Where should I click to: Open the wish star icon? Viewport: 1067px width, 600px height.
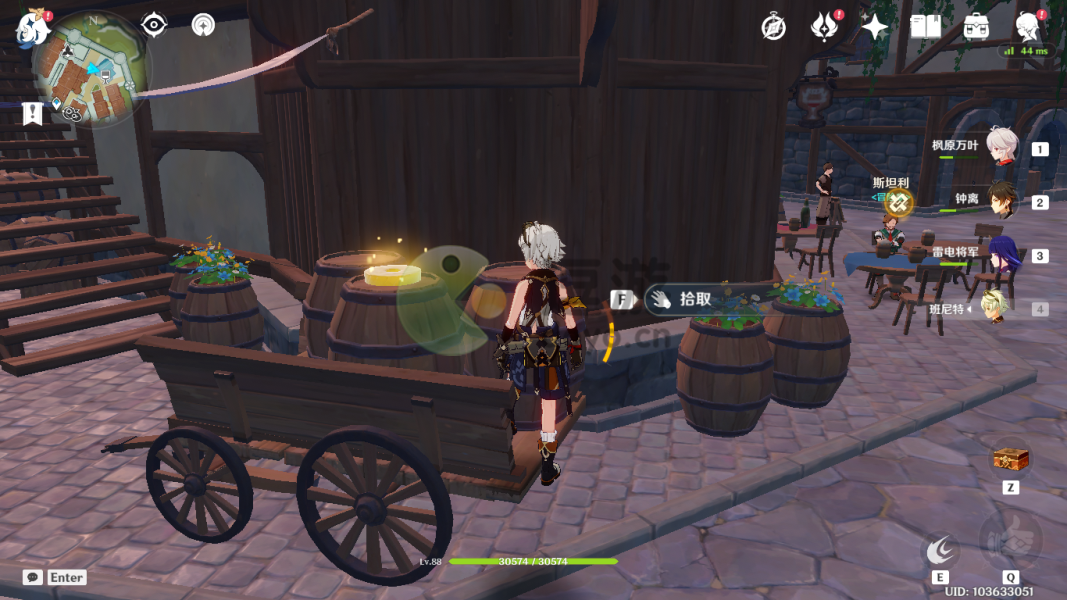[x=875, y=27]
